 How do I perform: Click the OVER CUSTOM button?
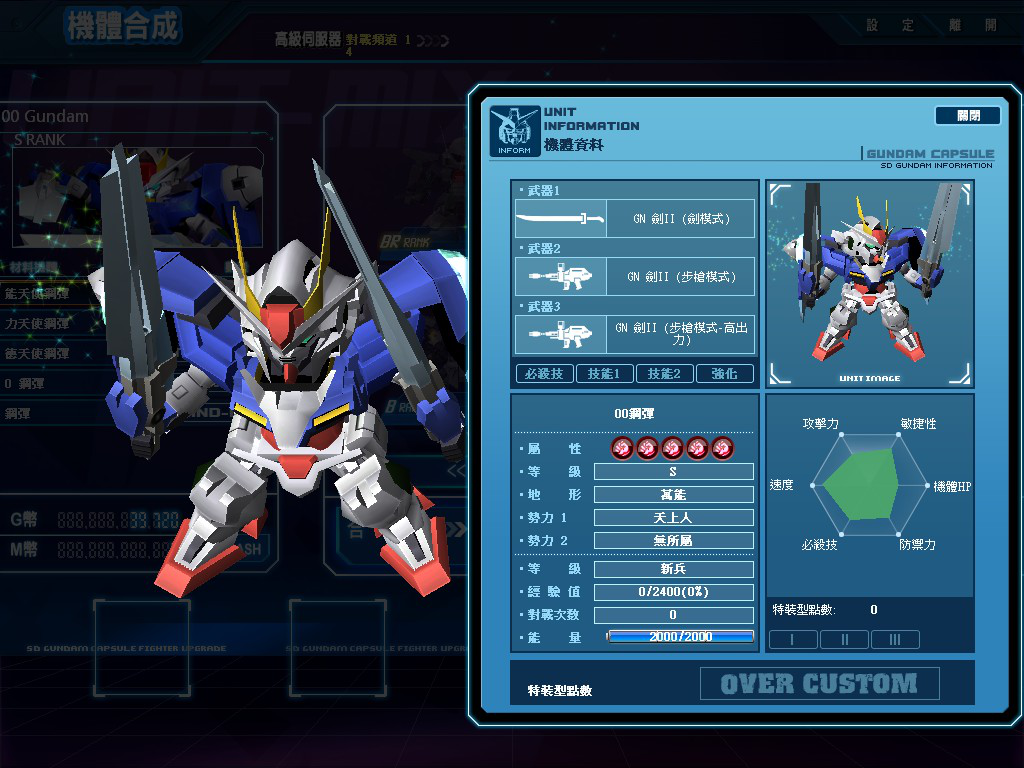pos(819,684)
